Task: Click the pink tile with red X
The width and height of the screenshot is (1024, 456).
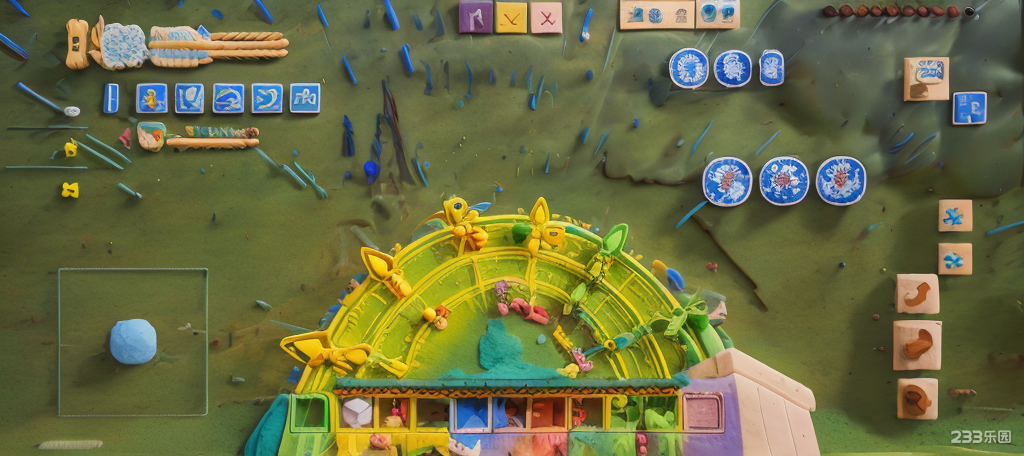Action: coord(546,17)
